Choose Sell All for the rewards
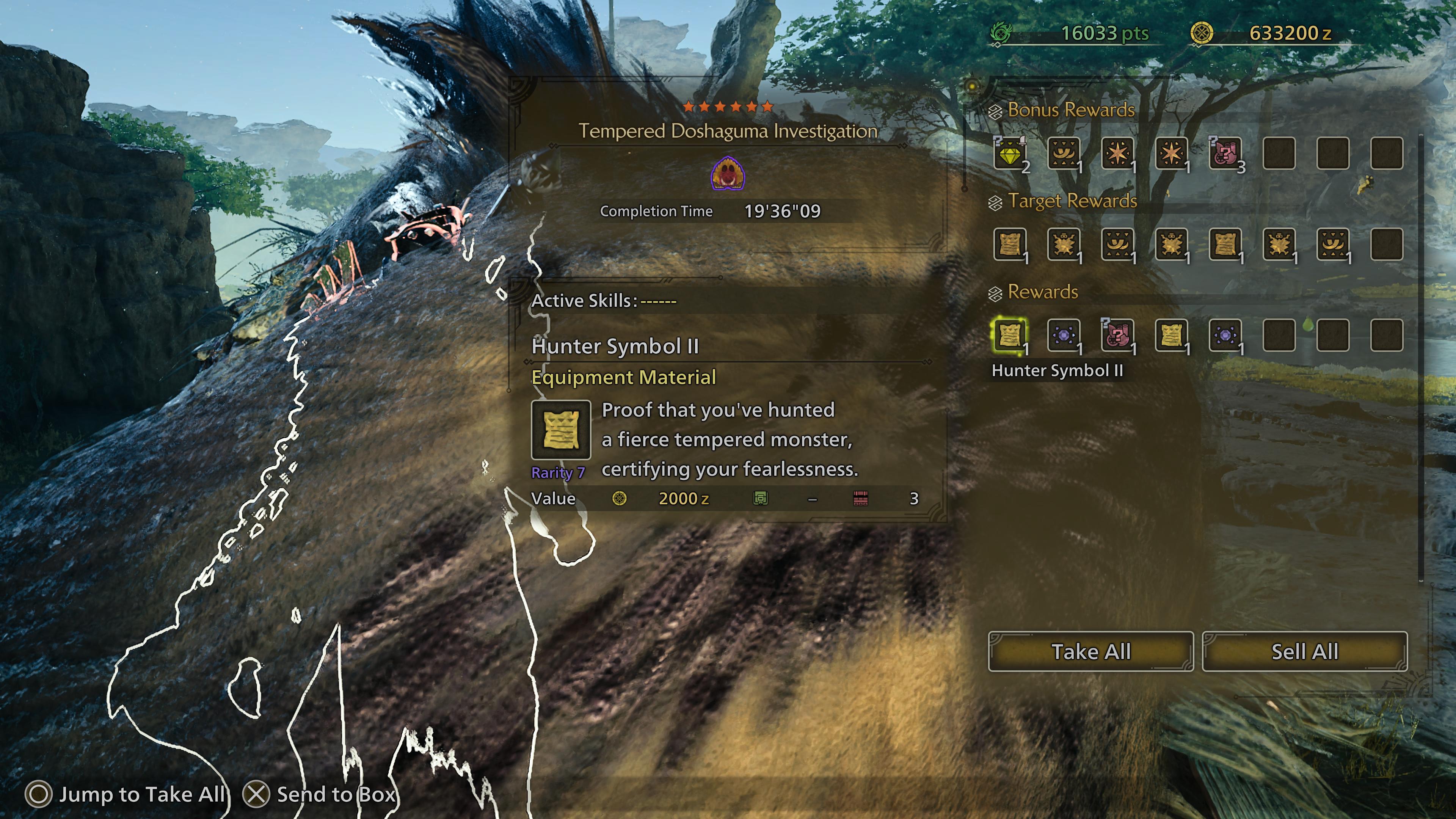 pyautogui.click(x=1304, y=652)
